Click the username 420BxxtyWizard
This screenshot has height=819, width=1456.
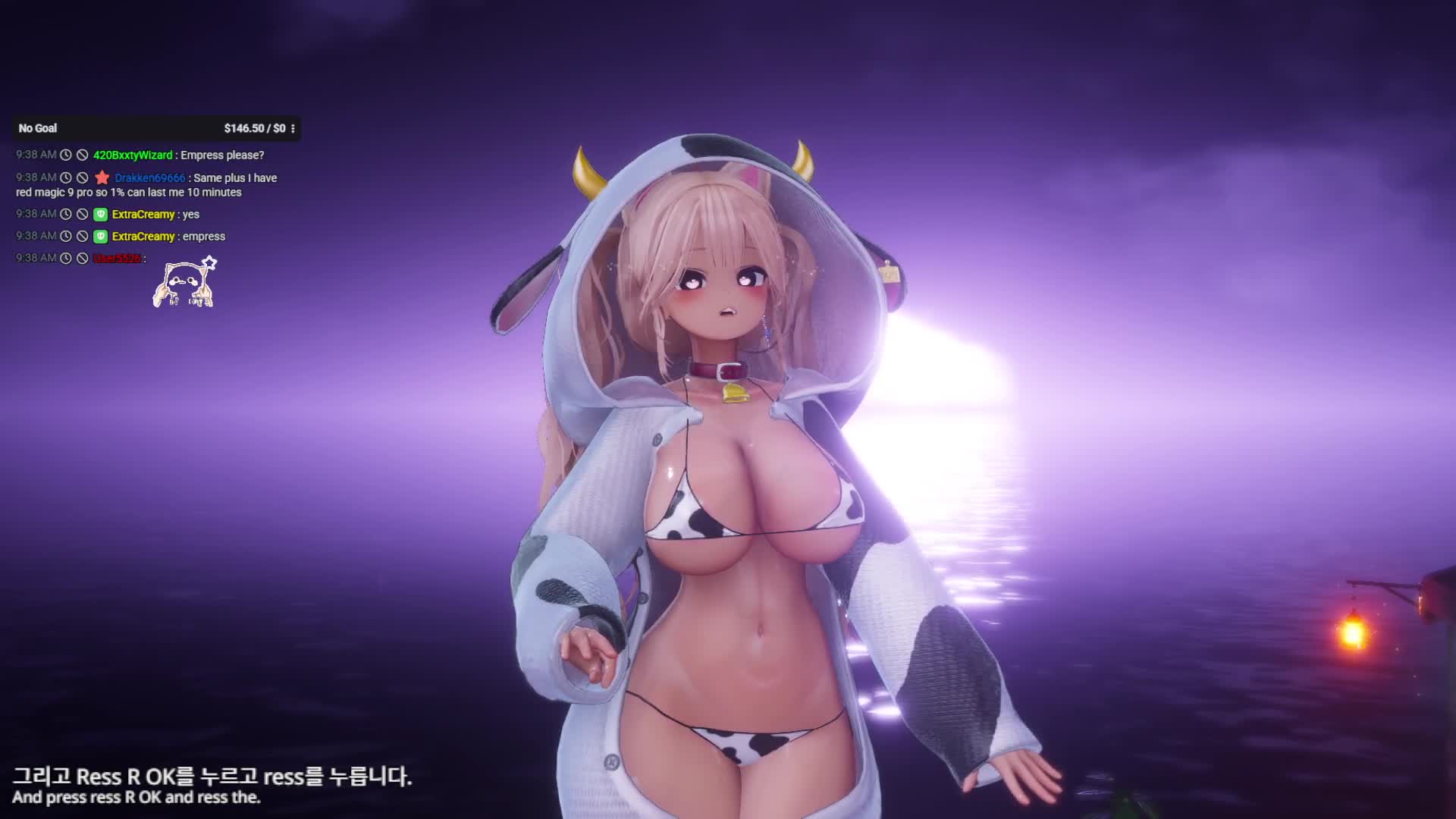(x=133, y=155)
